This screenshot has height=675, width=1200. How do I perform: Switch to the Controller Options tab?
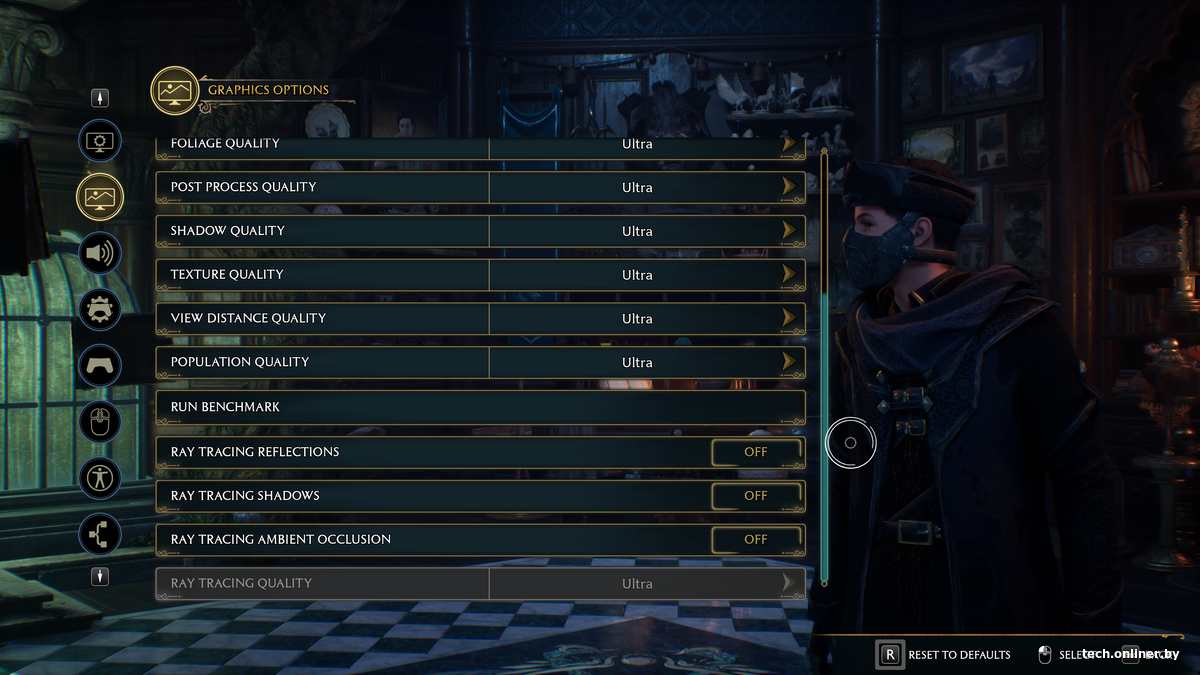coord(100,365)
